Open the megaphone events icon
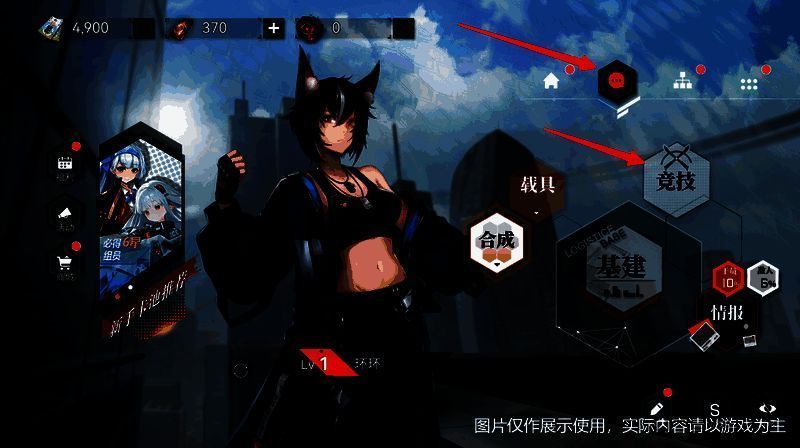 [65, 215]
